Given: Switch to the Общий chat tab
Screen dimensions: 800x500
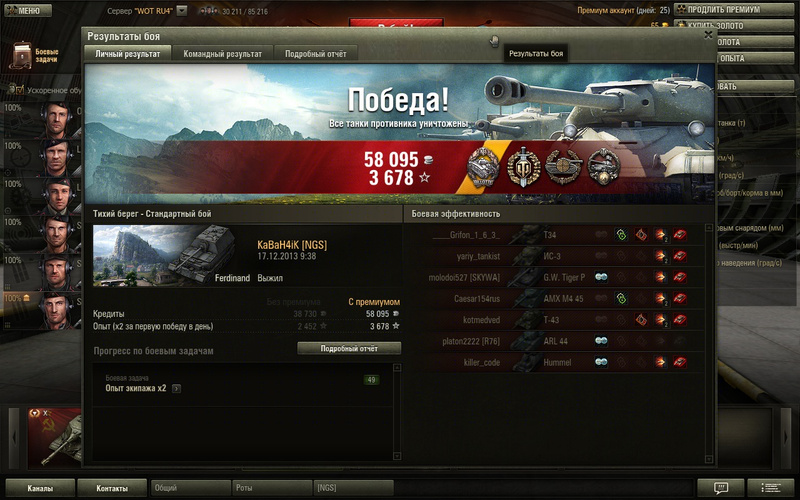Looking at the screenshot, I should 190,488.
